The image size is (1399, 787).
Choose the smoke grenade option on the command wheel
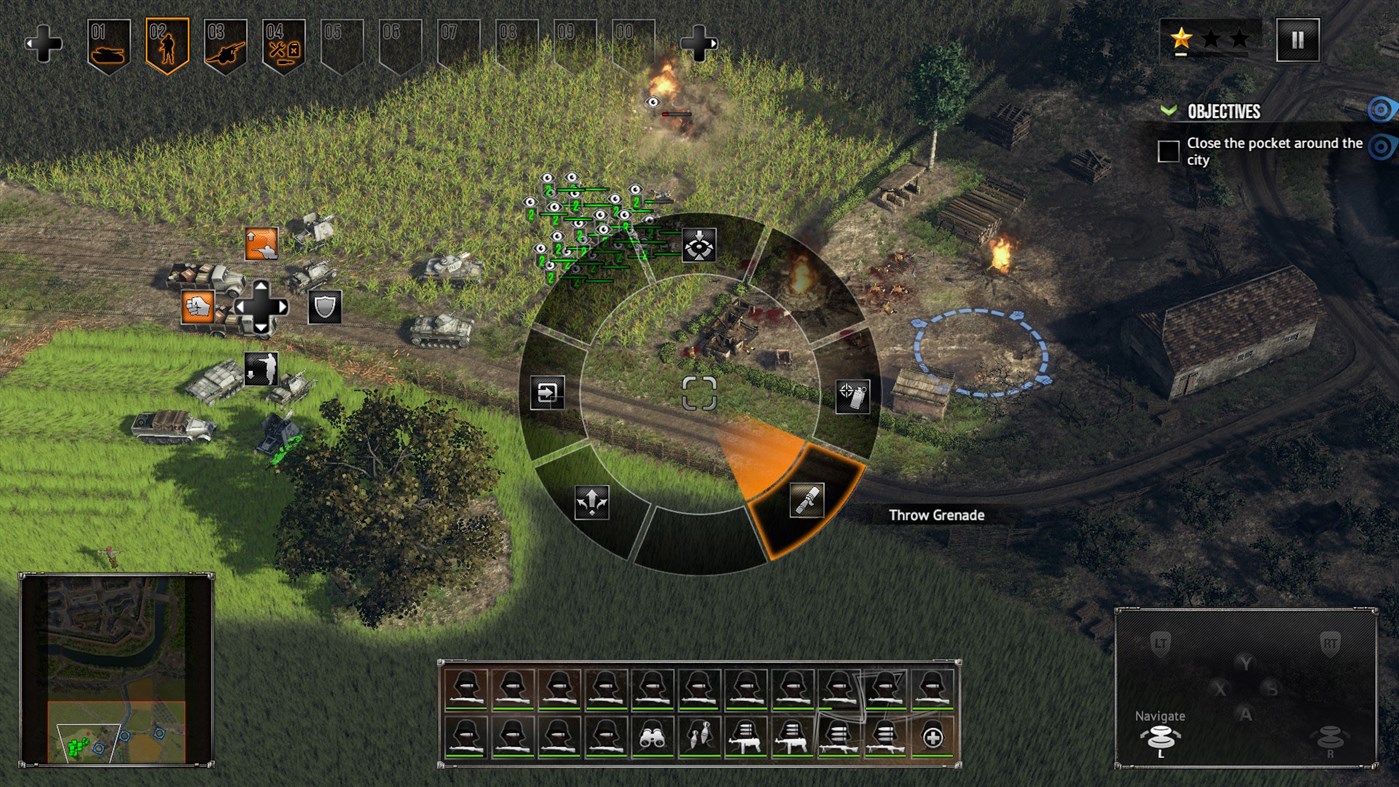(x=851, y=394)
